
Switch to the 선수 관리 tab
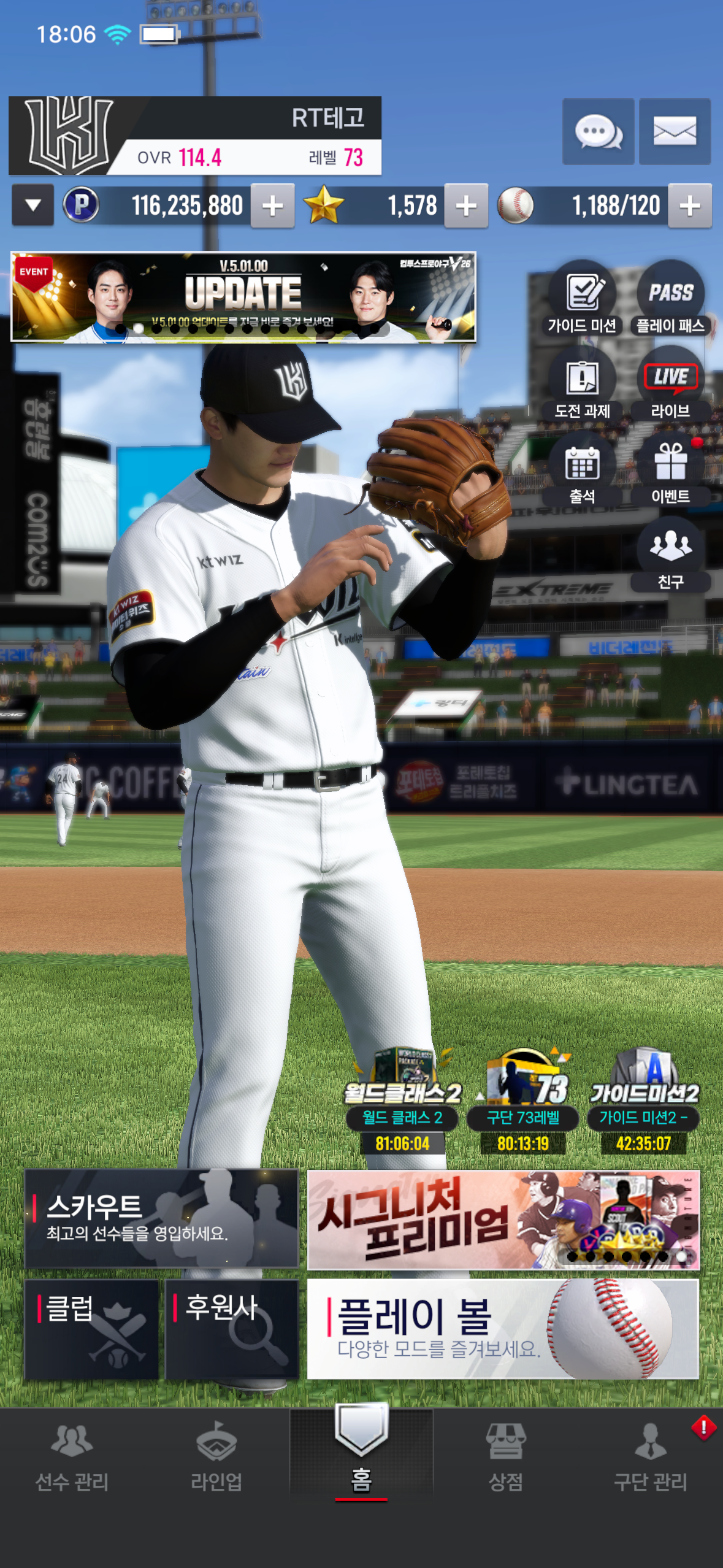pyautogui.click(x=72, y=1456)
